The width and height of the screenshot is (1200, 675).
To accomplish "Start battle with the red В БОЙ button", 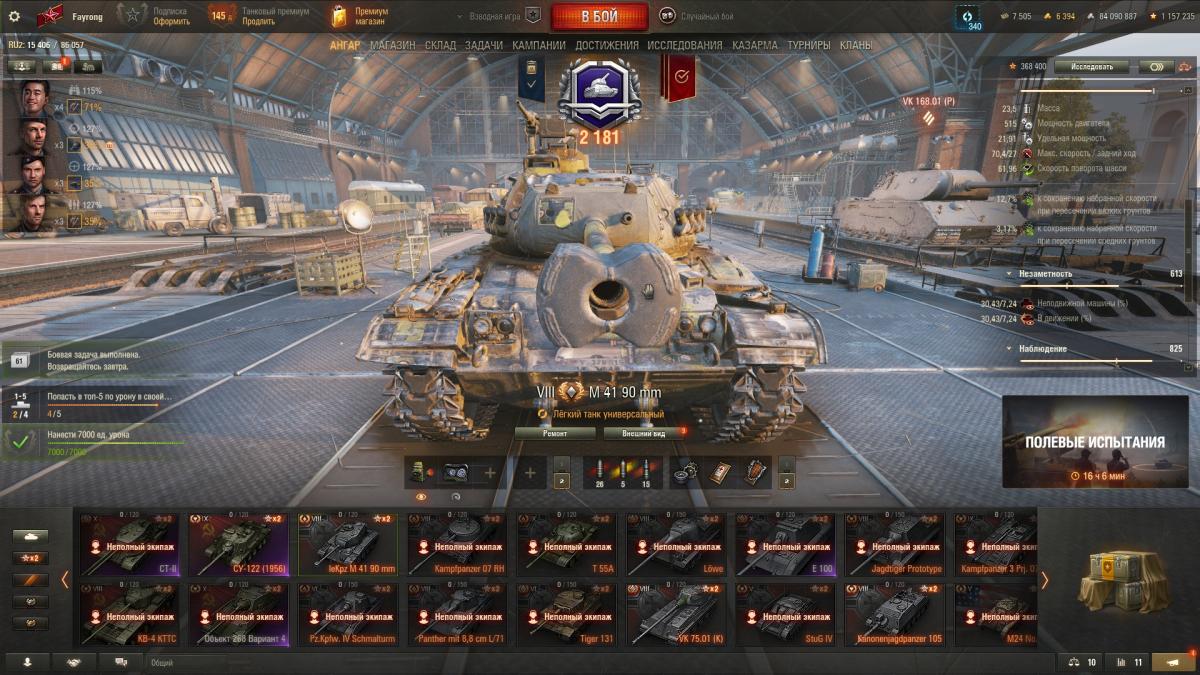I will [x=599, y=17].
